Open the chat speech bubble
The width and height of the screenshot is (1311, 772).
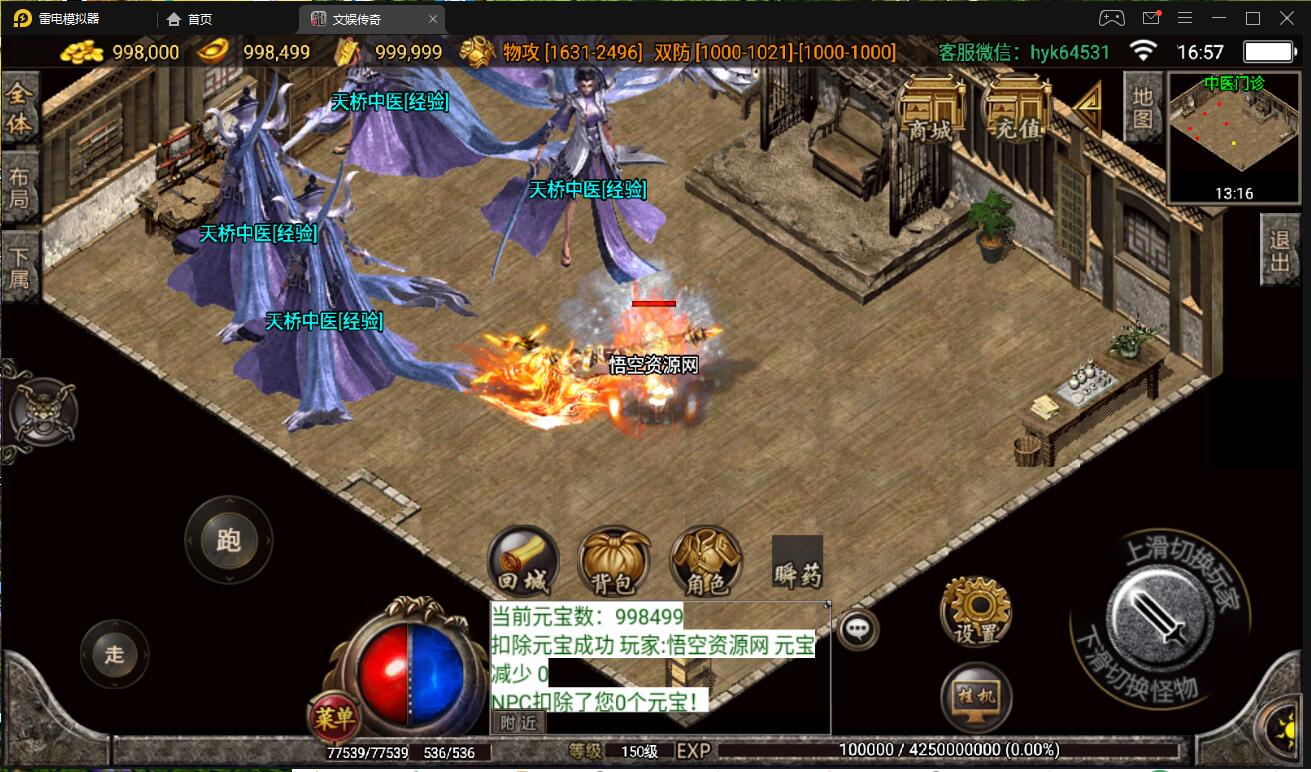857,629
